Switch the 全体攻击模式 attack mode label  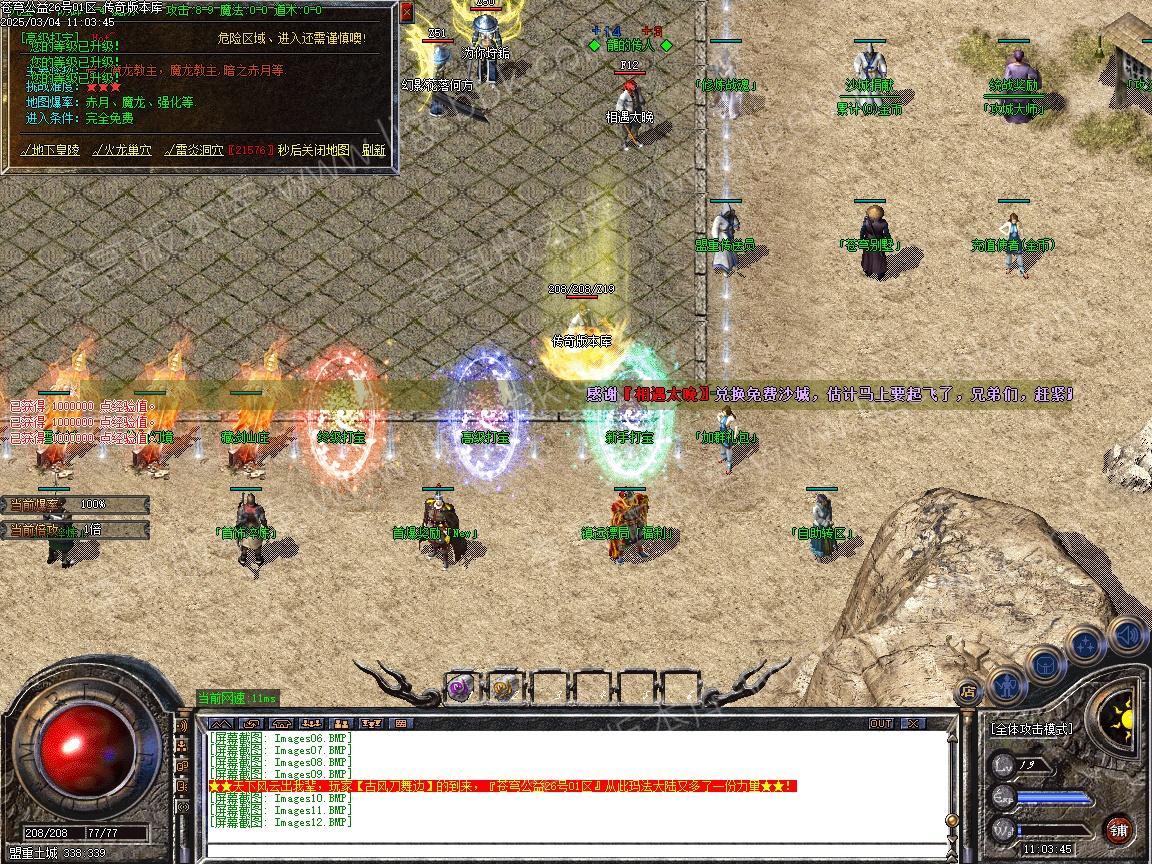coord(1031,729)
